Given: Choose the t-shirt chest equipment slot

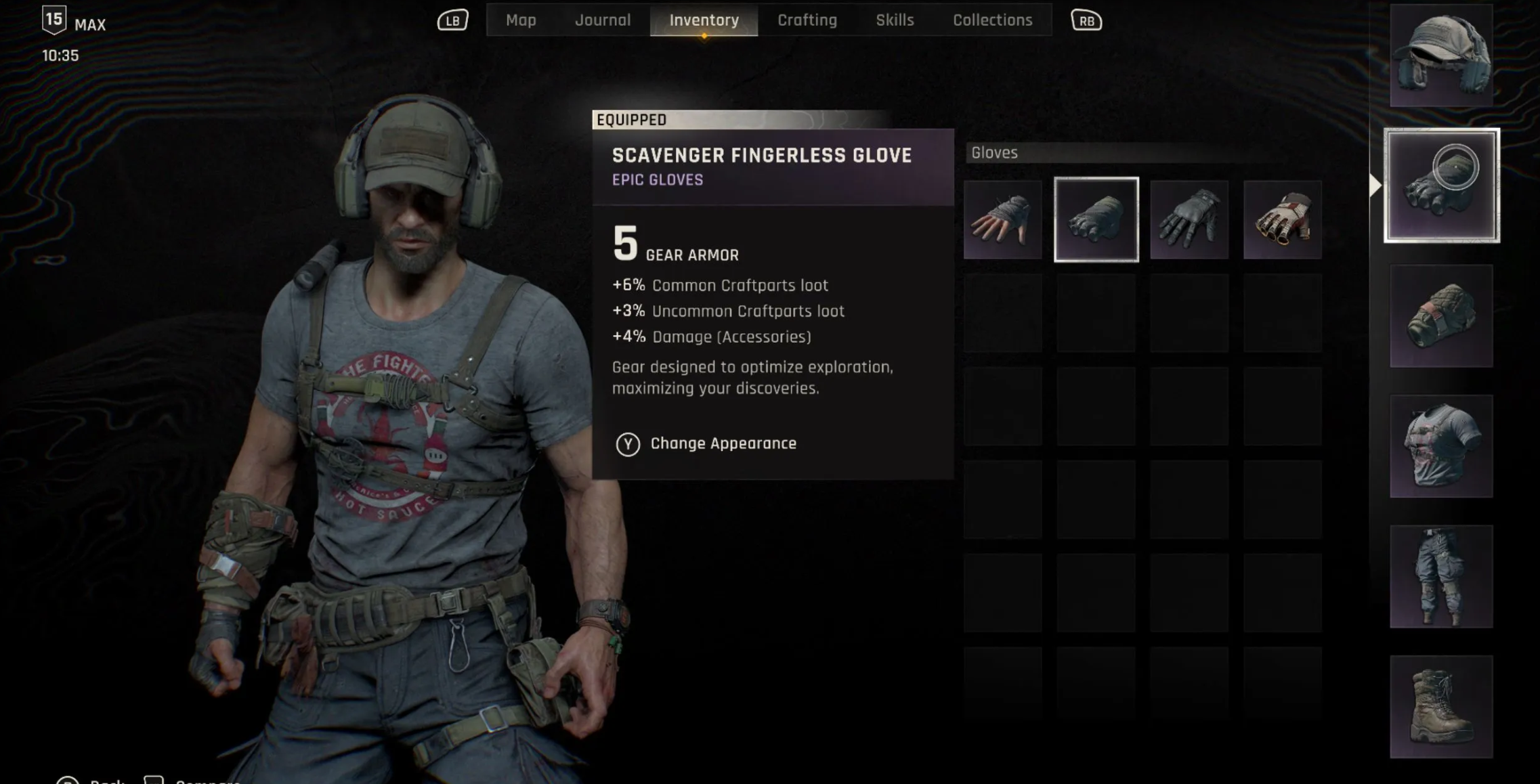Looking at the screenshot, I should 1441,446.
